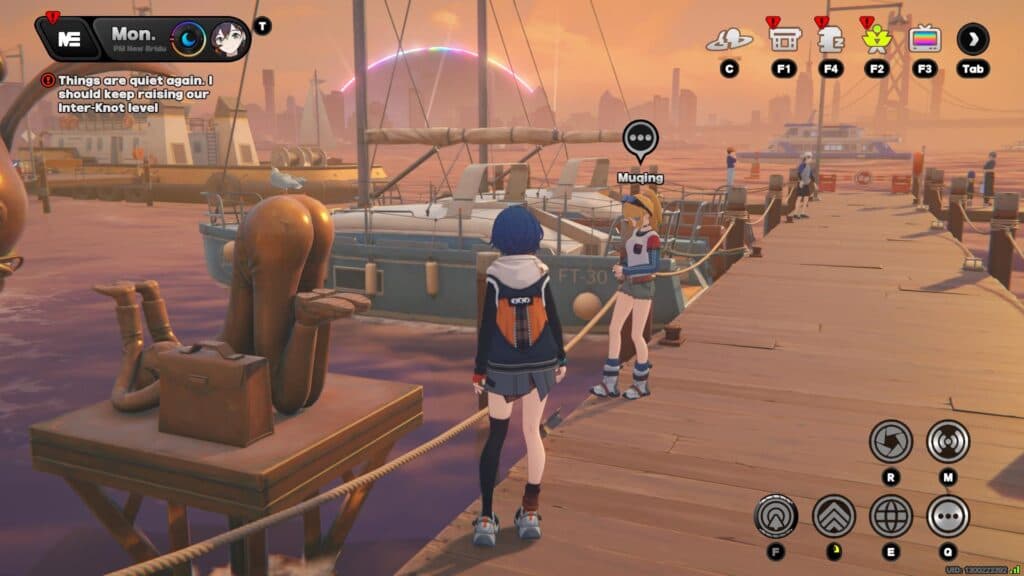Open the three-dots chat button
1024x576 pixels.
point(947,516)
